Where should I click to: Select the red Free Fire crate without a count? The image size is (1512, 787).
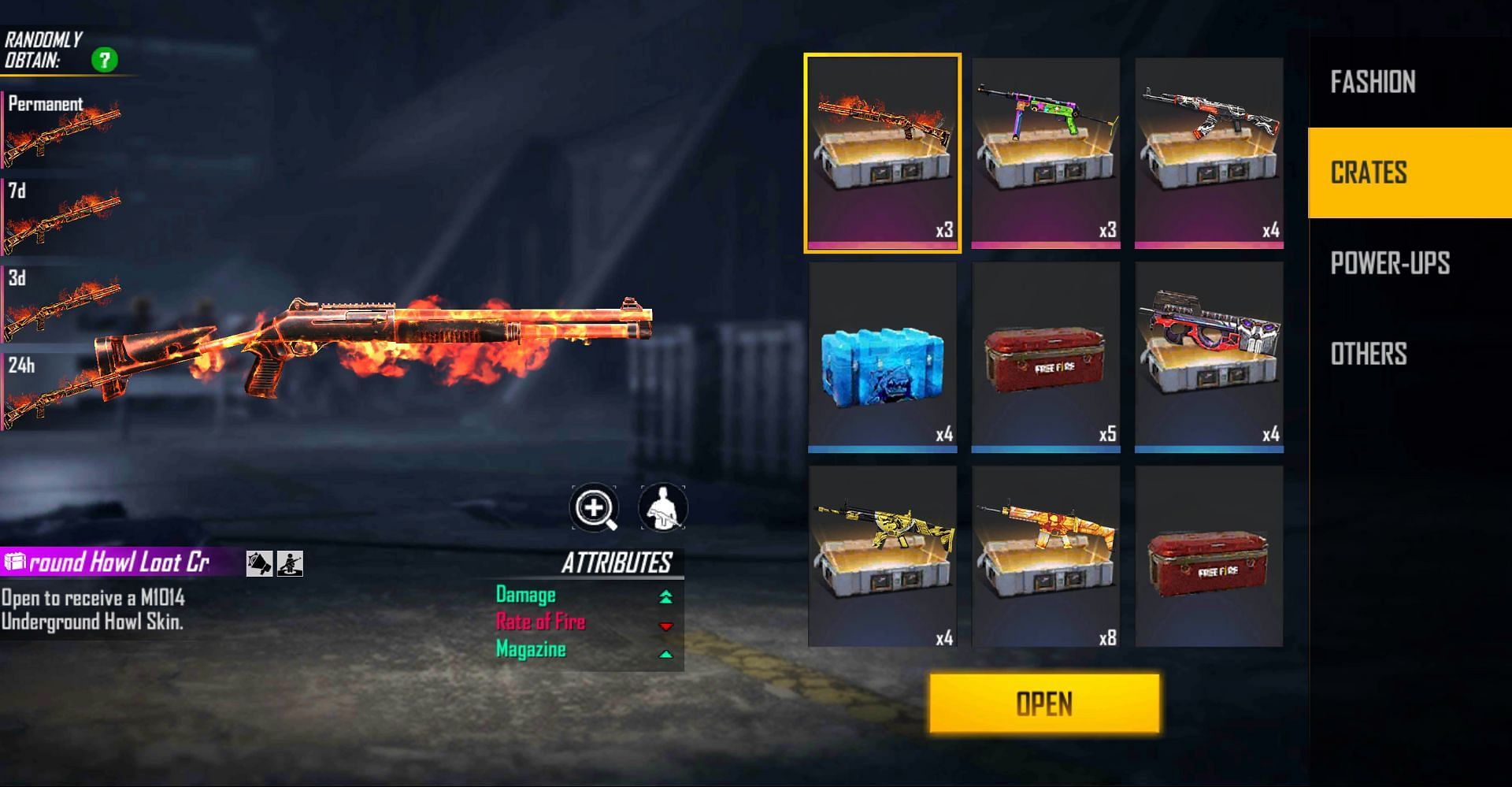(1209, 557)
